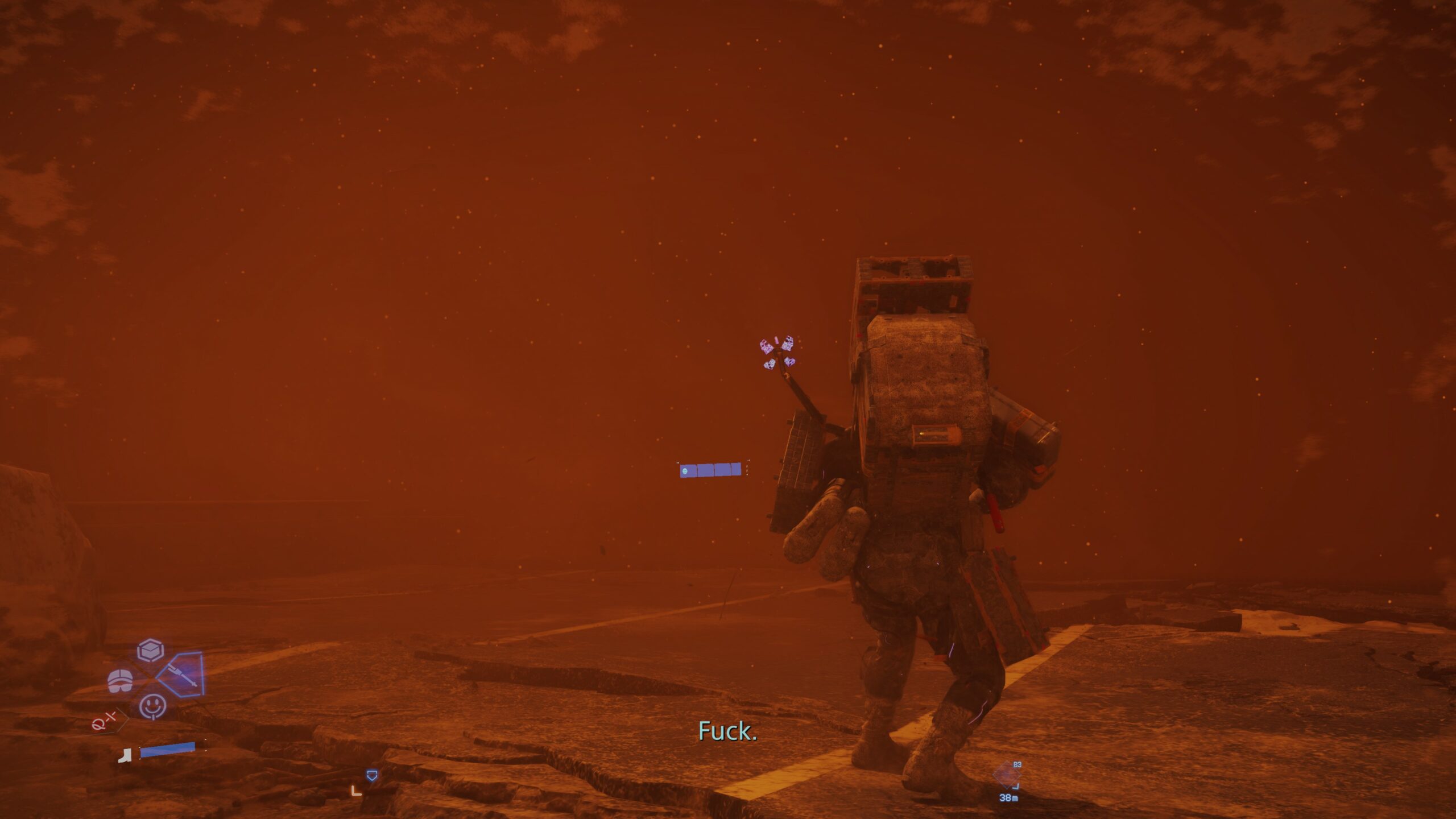Click the diamond waypoint marker showing 38m

point(1007,775)
